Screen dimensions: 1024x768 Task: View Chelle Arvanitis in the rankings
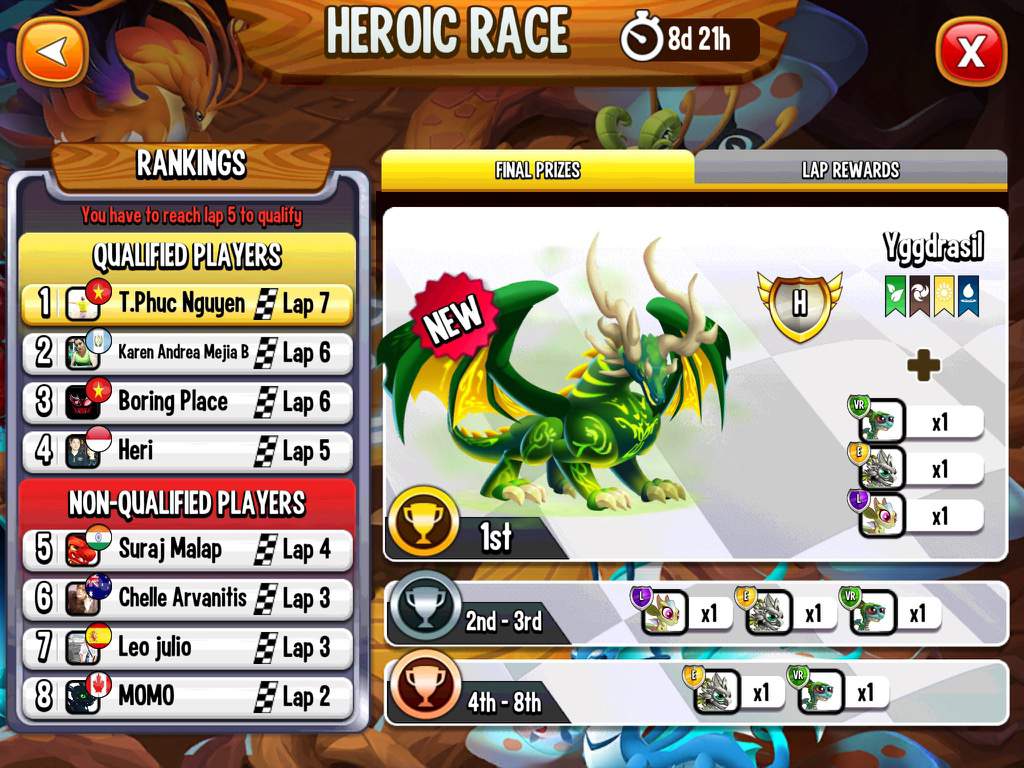coord(187,598)
